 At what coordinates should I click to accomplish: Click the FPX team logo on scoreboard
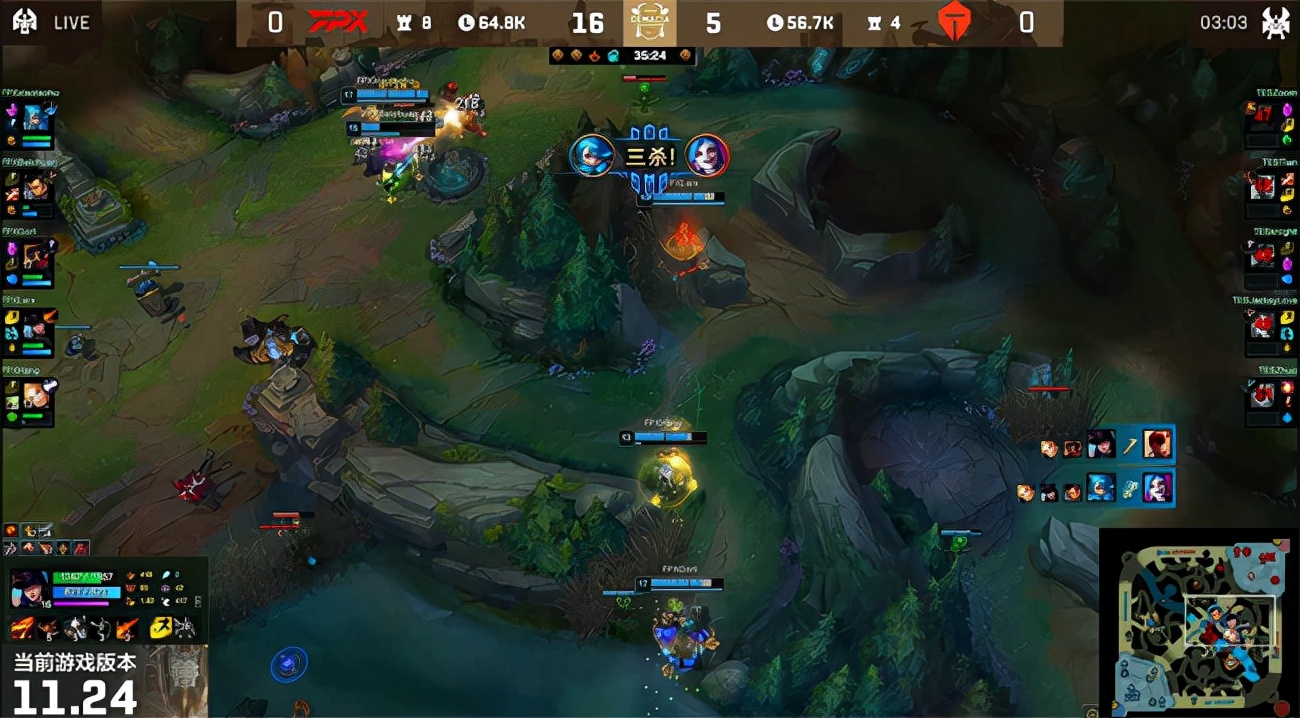point(337,22)
